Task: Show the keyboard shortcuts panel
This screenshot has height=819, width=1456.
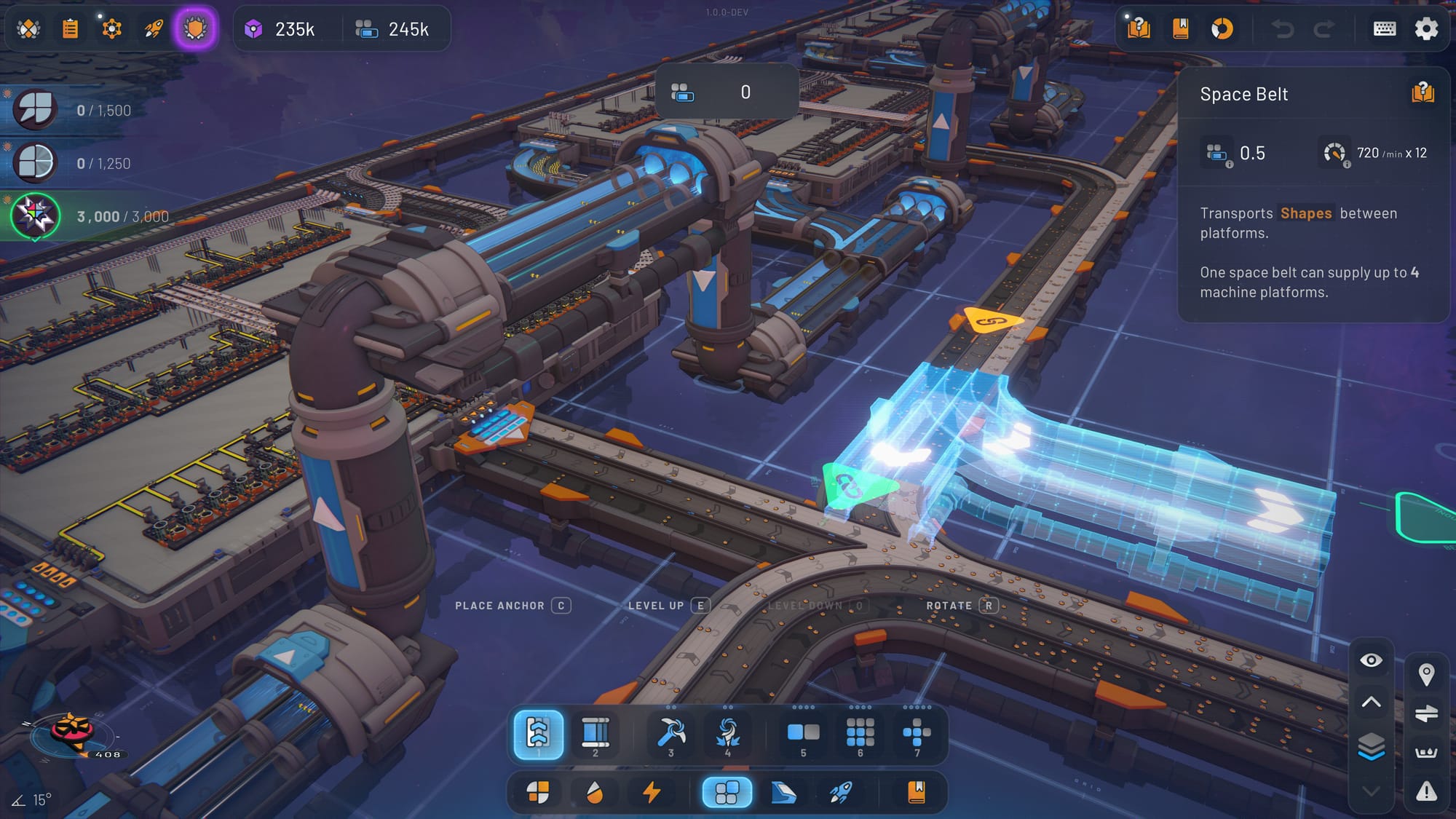Action: 1384,29
